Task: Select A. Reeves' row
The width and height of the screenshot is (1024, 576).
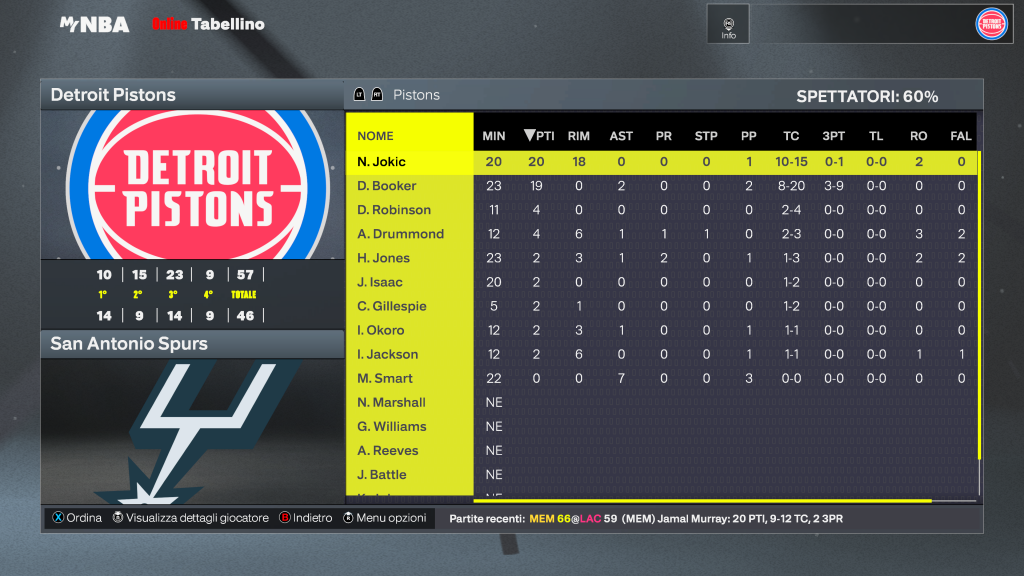Action: pyautogui.click(x=387, y=450)
